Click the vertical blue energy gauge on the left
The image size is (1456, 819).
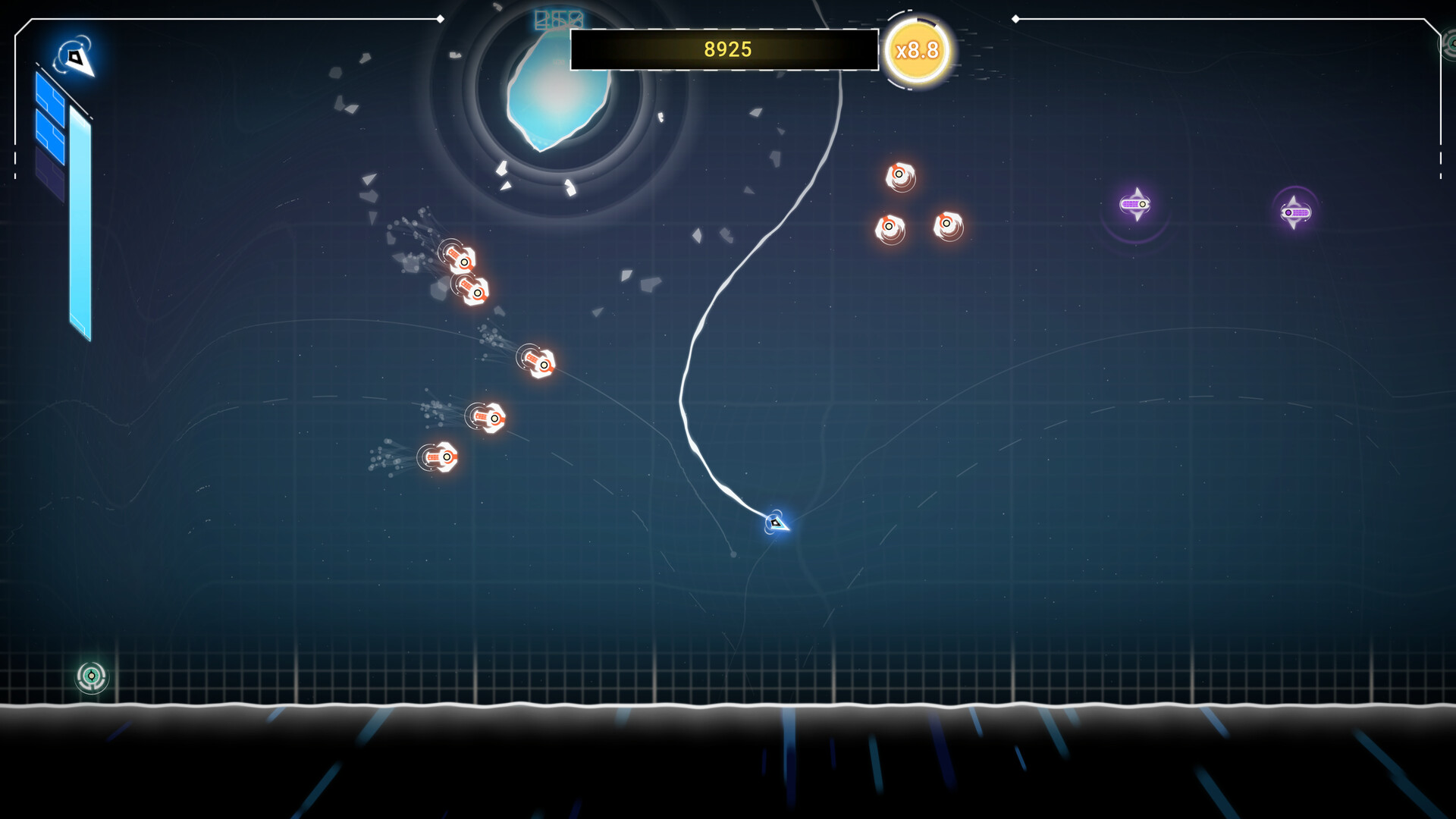[79, 220]
